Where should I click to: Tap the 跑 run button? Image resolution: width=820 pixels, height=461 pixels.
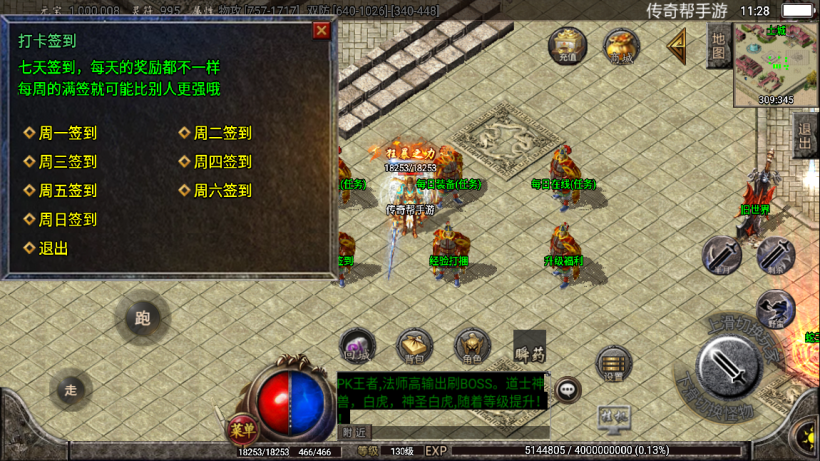(142, 320)
